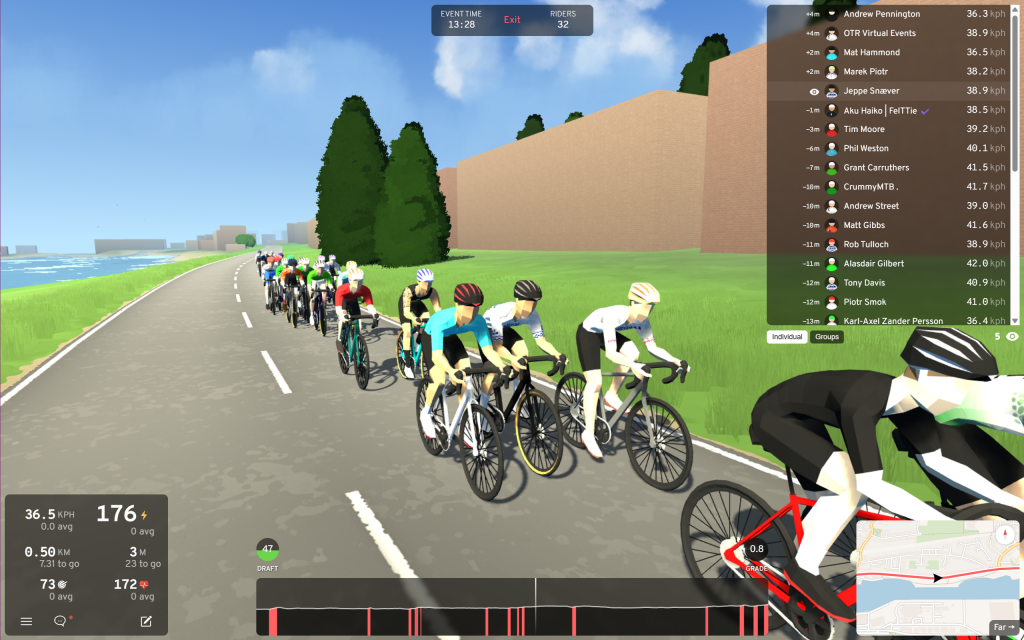Image resolution: width=1024 pixels, height=640 pixels.
Task: Click Tim Moore's row in rider list
Action: [x=866, y=129]
